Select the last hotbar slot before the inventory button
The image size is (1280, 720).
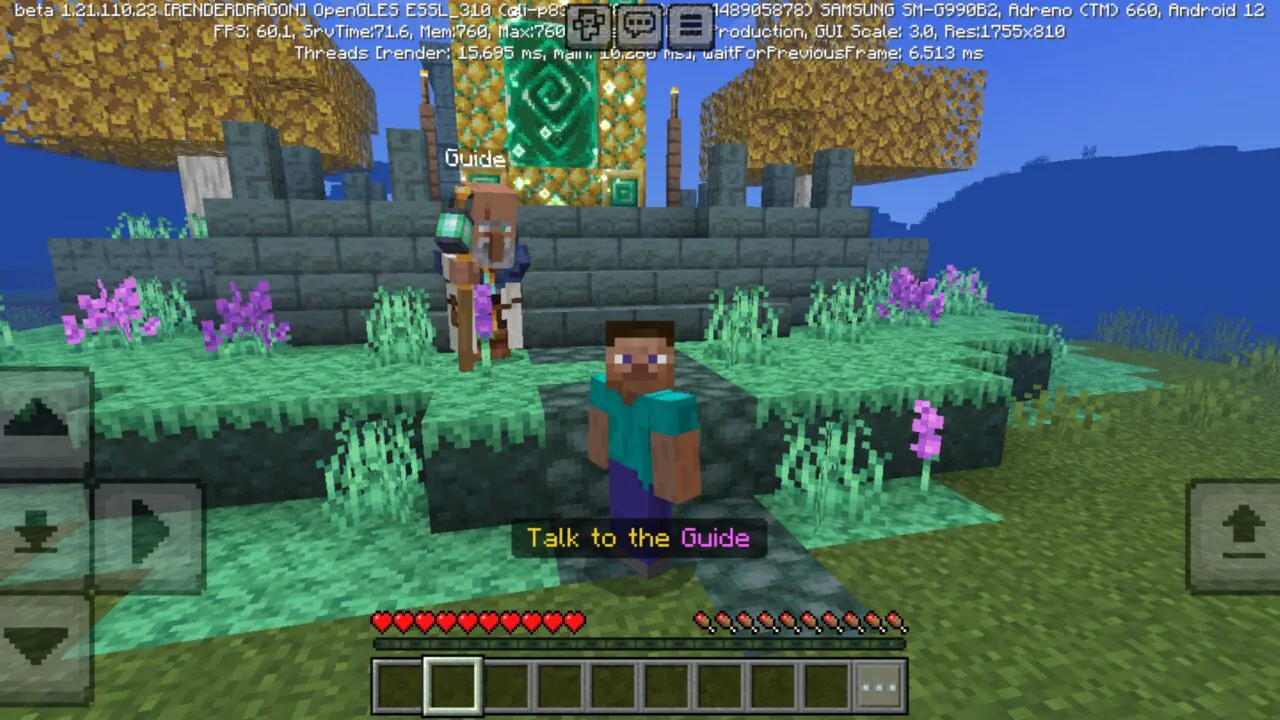tap(826, 683)
